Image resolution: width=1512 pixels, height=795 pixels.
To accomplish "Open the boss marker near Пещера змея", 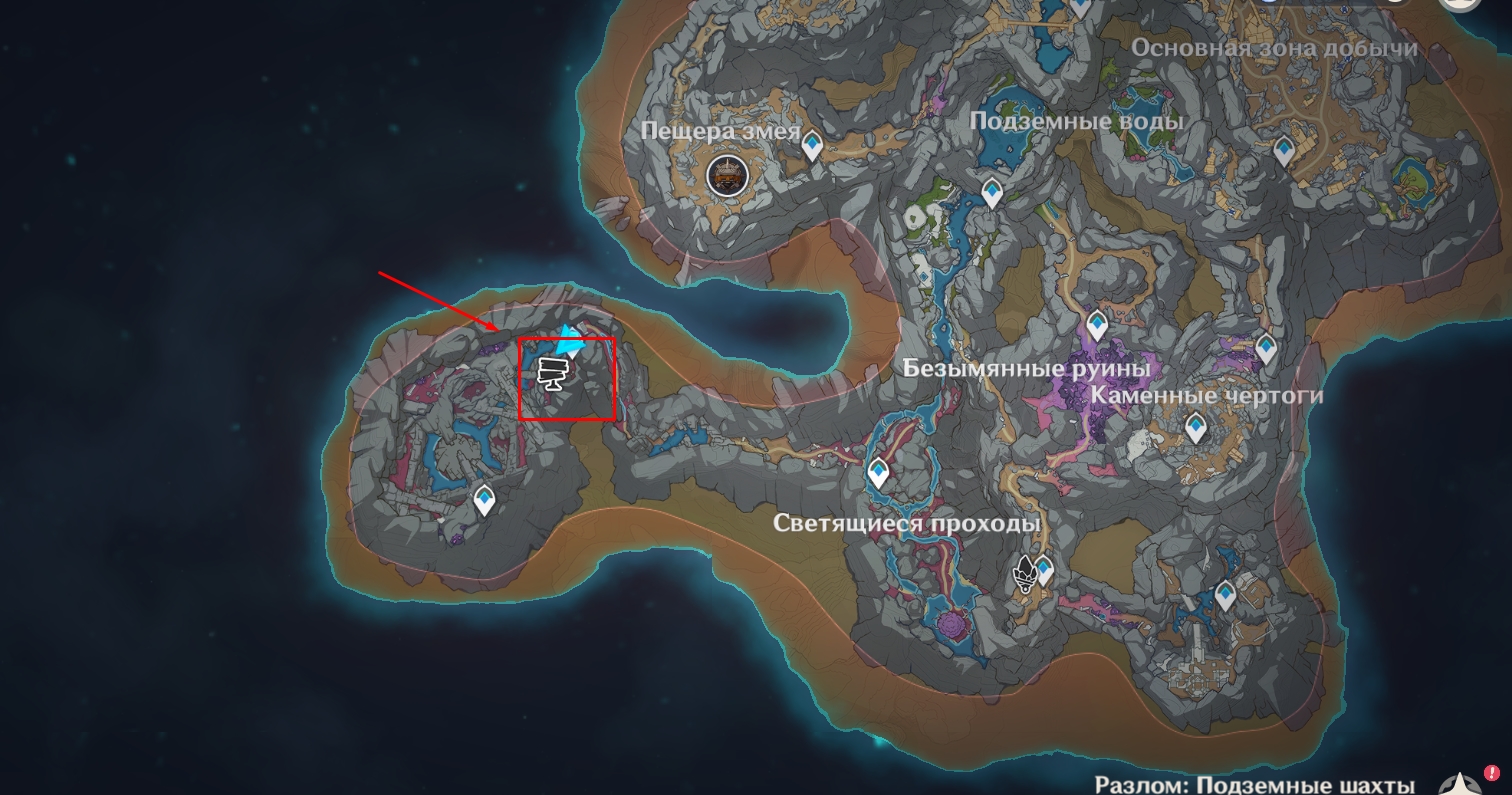I will (x=727, y=176).
